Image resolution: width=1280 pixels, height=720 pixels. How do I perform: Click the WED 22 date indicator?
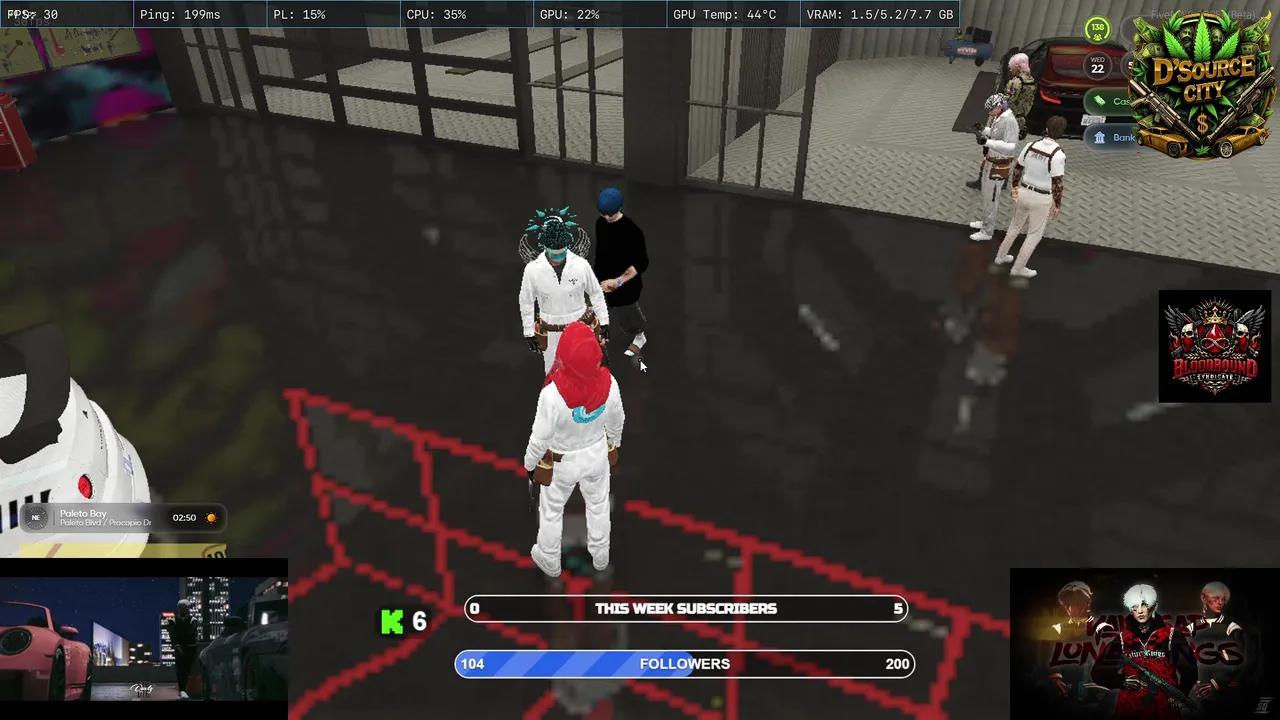pyautogui.click(x=1097, y=64)
